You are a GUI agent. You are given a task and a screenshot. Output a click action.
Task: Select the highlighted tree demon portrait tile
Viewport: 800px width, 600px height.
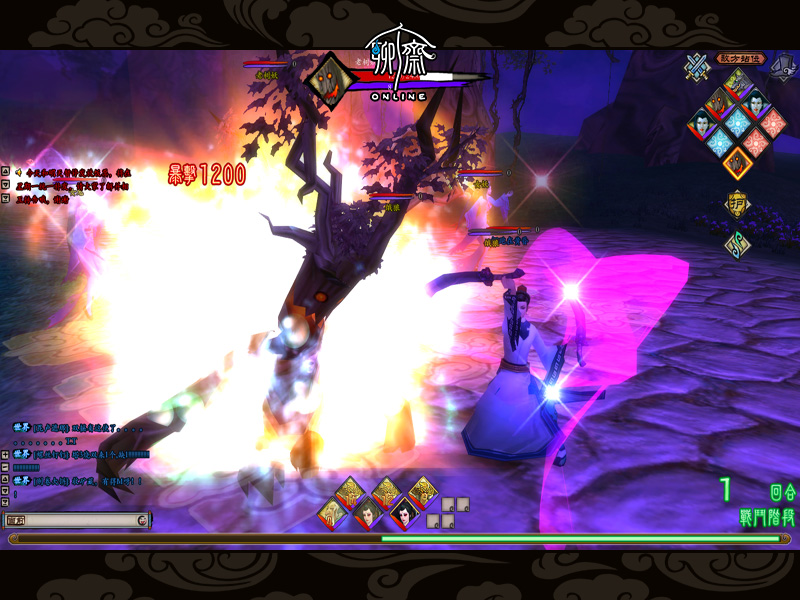point(738,160)
